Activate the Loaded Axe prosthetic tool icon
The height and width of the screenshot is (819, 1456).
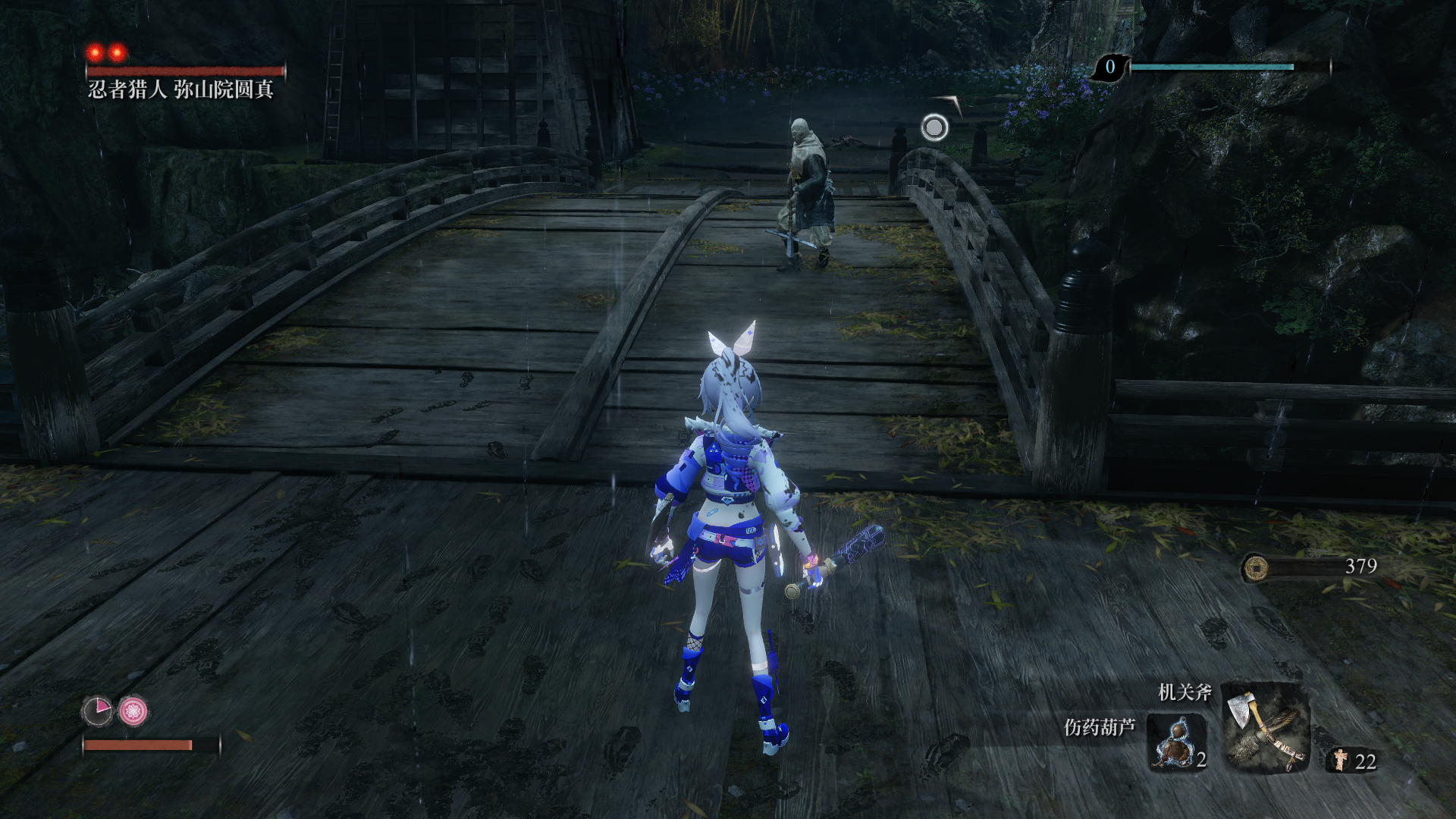1265,728
